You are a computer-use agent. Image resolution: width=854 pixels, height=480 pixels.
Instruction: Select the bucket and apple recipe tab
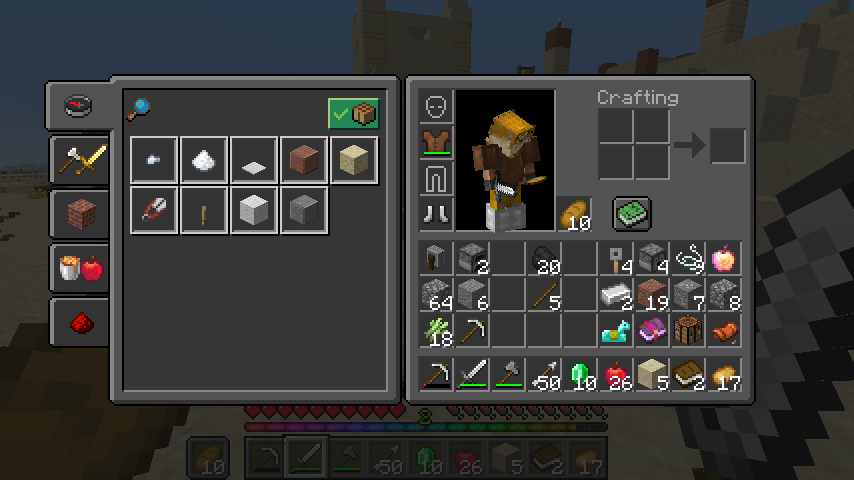click(79, 267)
